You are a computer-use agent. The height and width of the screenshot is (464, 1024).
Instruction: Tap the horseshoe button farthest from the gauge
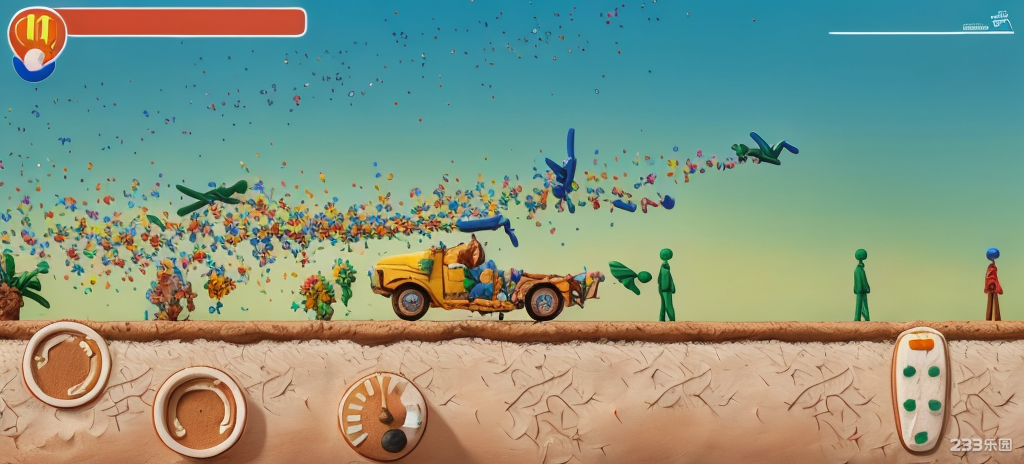coord(67,363)
